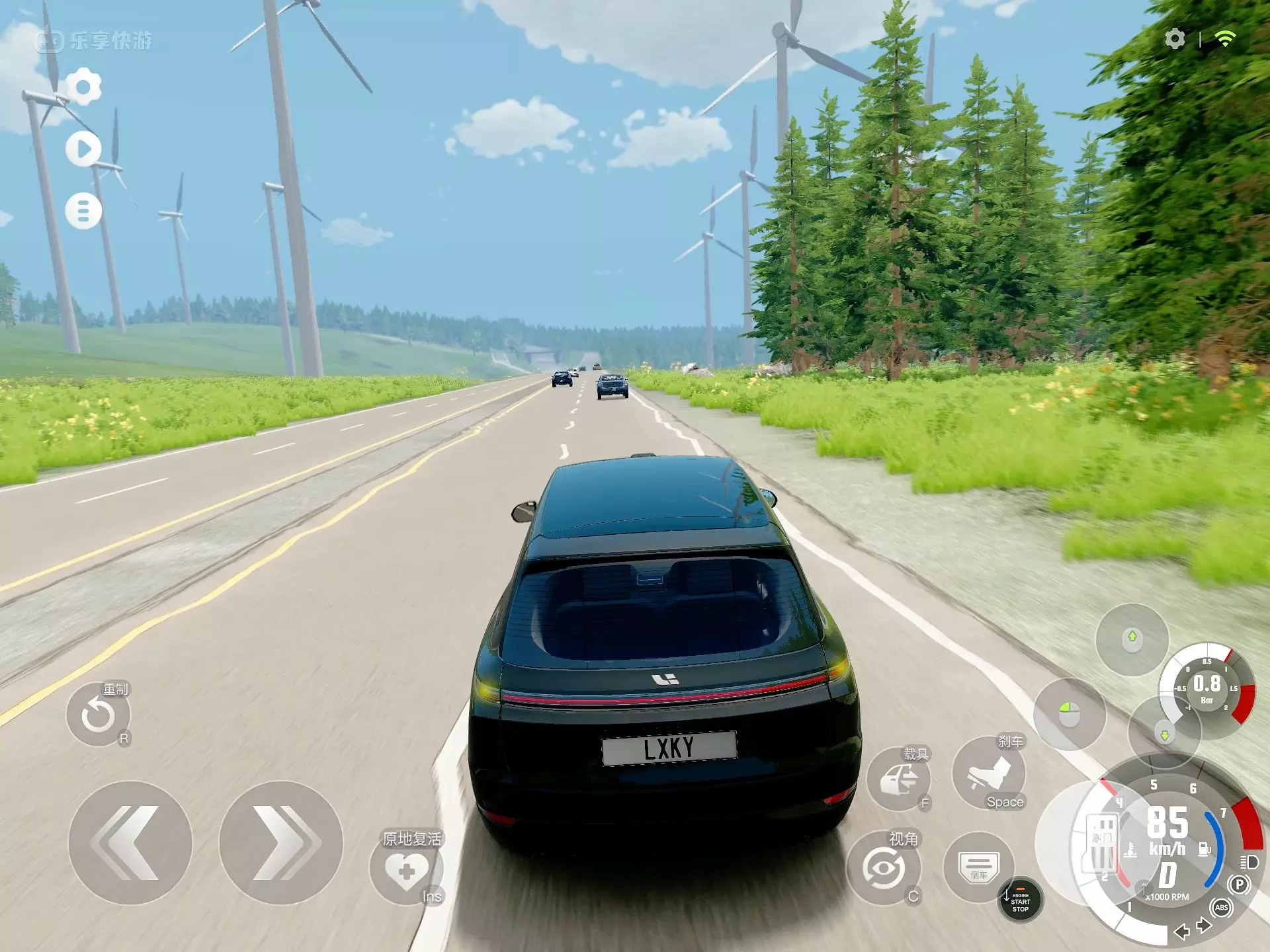Tap the 重制 reset button
1270x952 pixels.
[x=98, y=715]
